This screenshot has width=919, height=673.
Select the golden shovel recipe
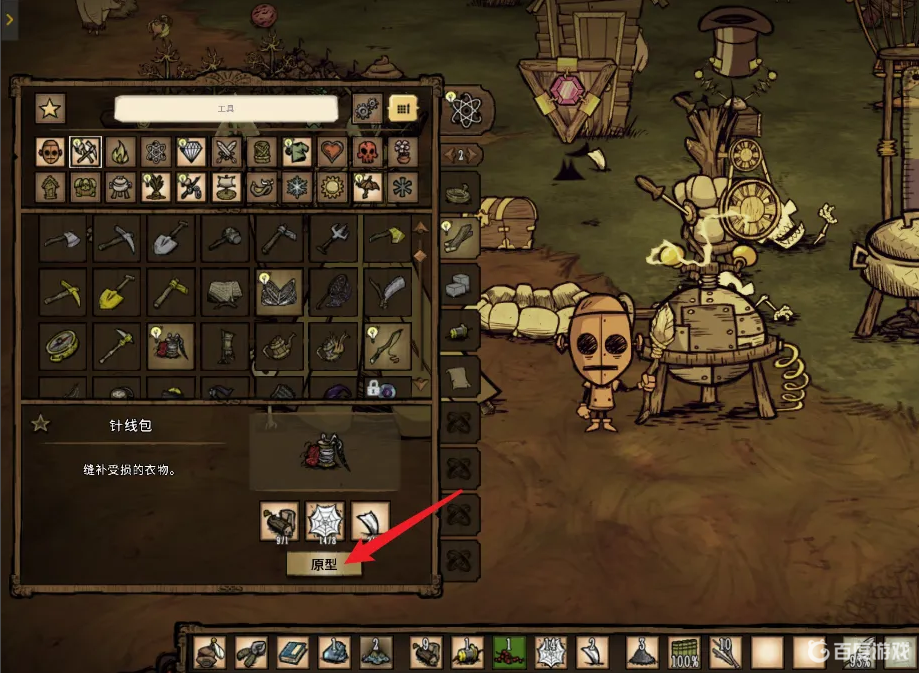tap(116, 293)
